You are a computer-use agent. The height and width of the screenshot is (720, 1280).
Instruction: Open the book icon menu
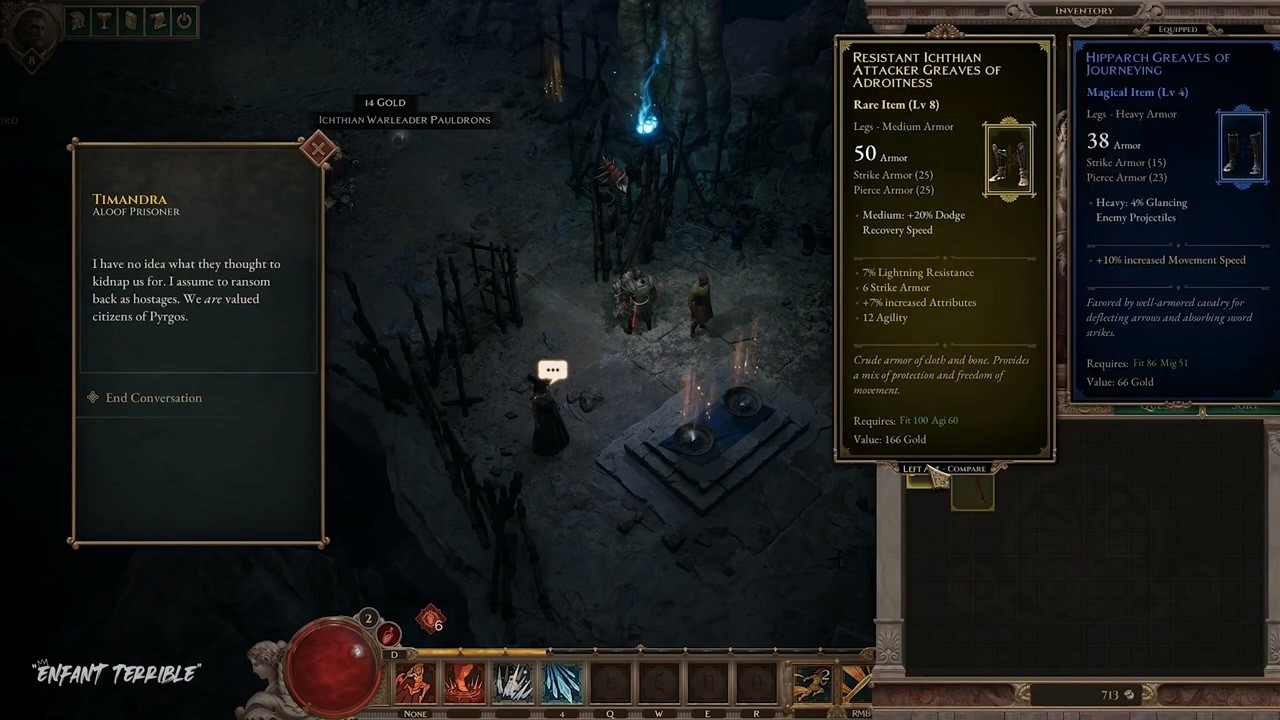pyautogui.click(x=131, y=20)
